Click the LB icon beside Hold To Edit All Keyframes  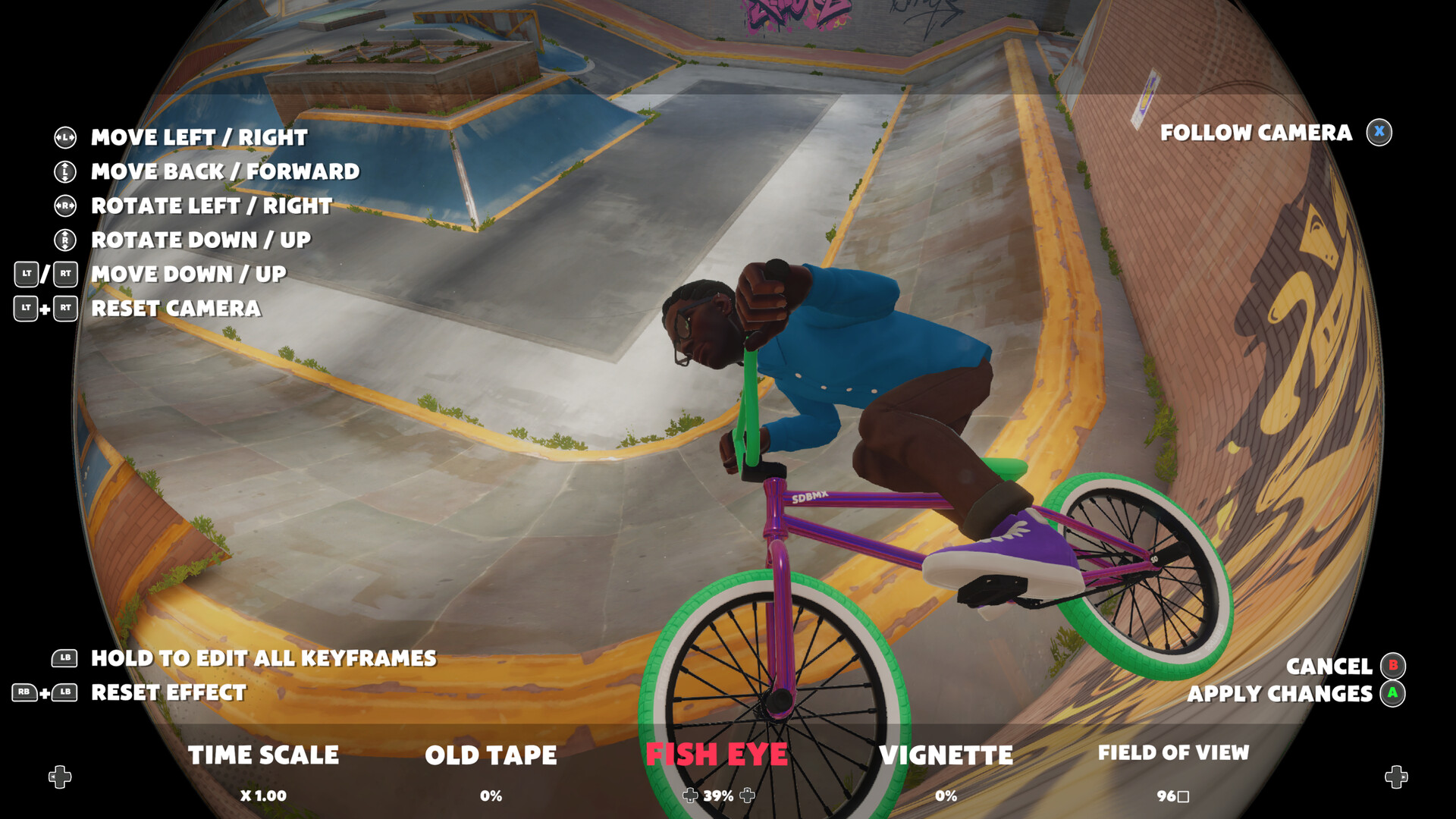[64, 658]
